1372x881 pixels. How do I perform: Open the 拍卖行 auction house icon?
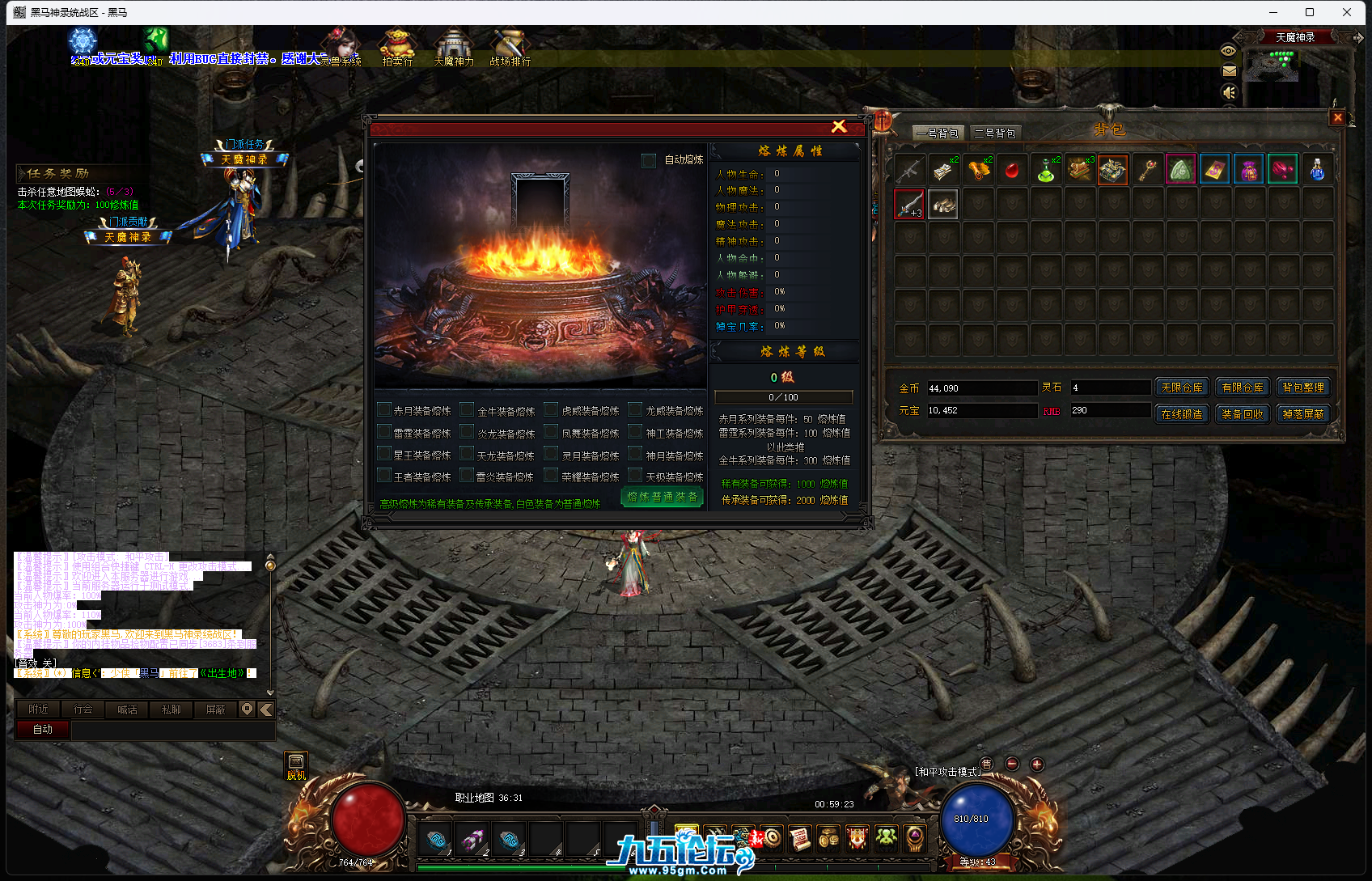tap(397, 49)
